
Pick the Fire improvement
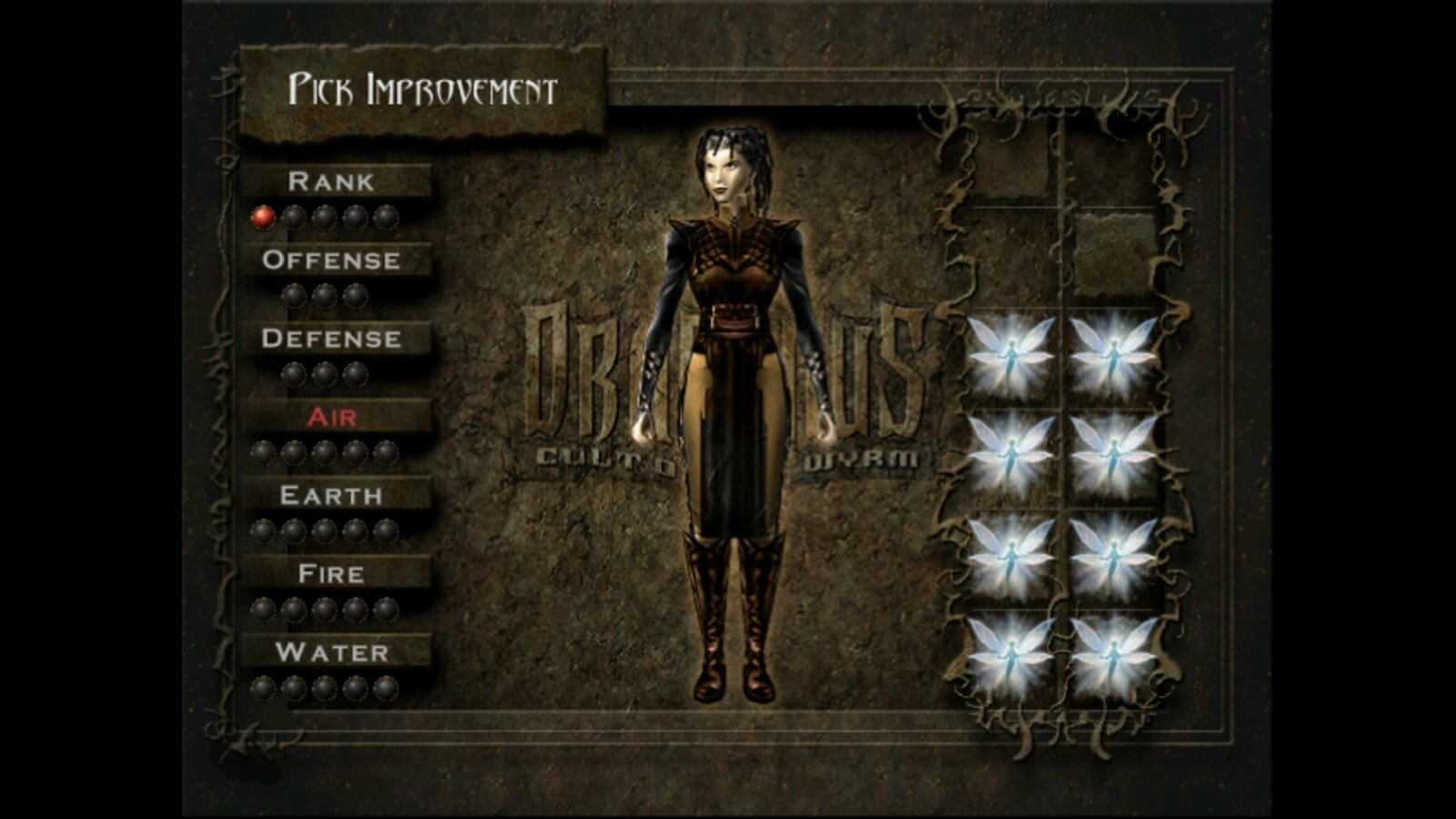(x=331, y=574)
